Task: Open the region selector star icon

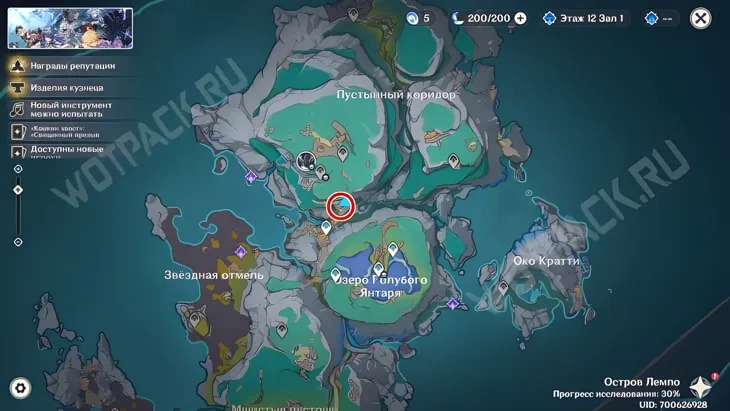Action: [700, 387]
